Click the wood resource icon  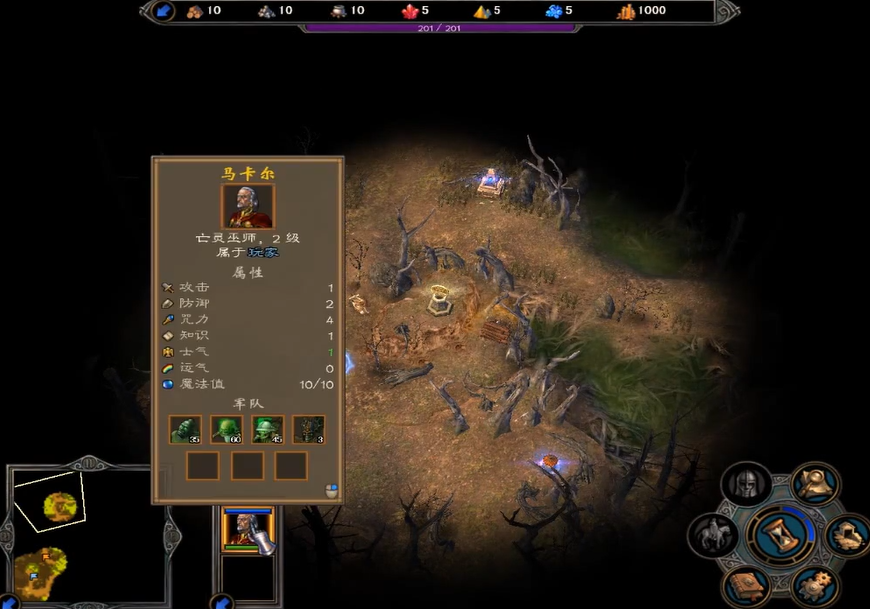(x=195, y=11)
